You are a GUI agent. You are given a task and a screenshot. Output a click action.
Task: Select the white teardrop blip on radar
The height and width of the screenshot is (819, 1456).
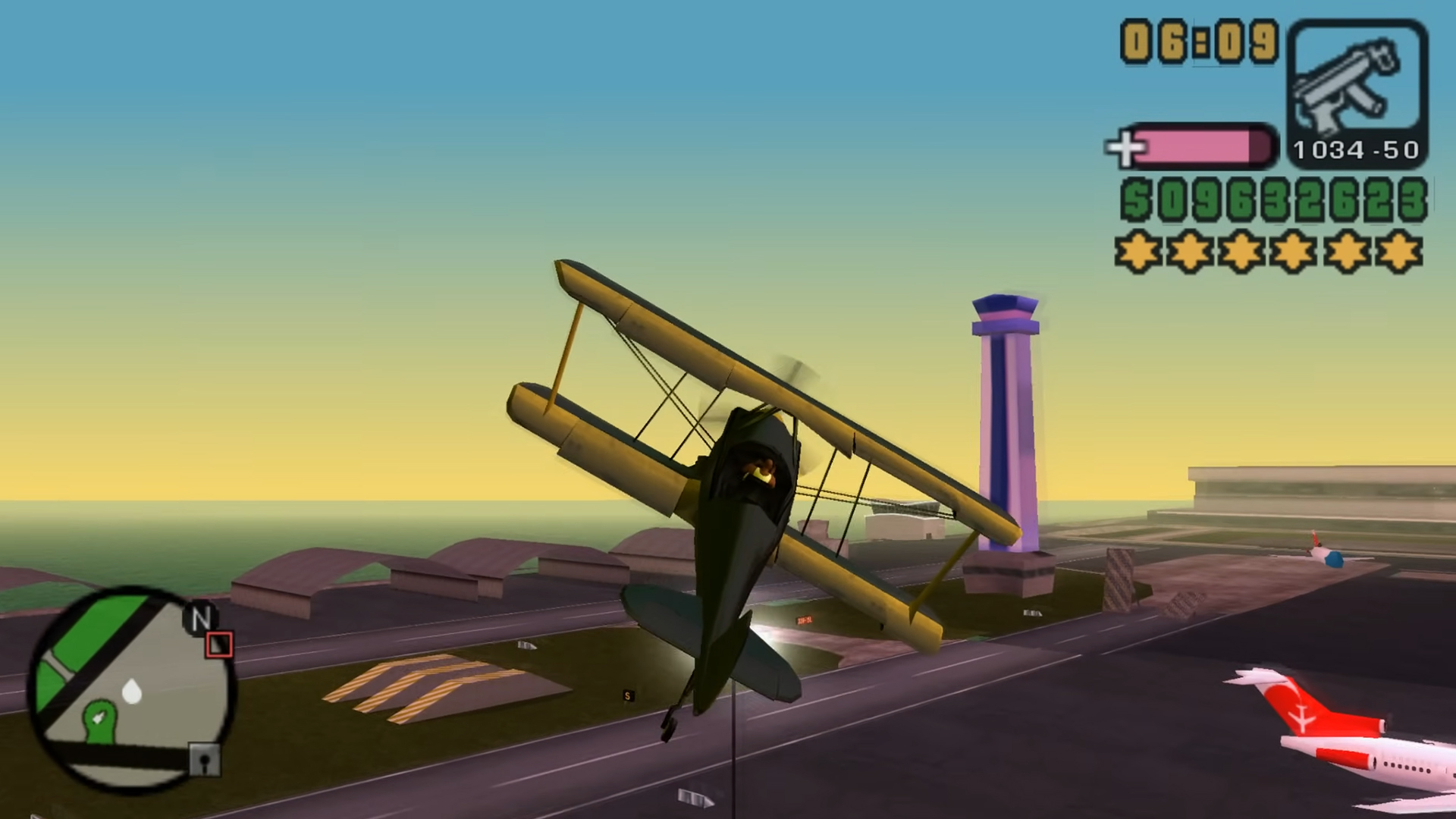(x=132, y=692)
